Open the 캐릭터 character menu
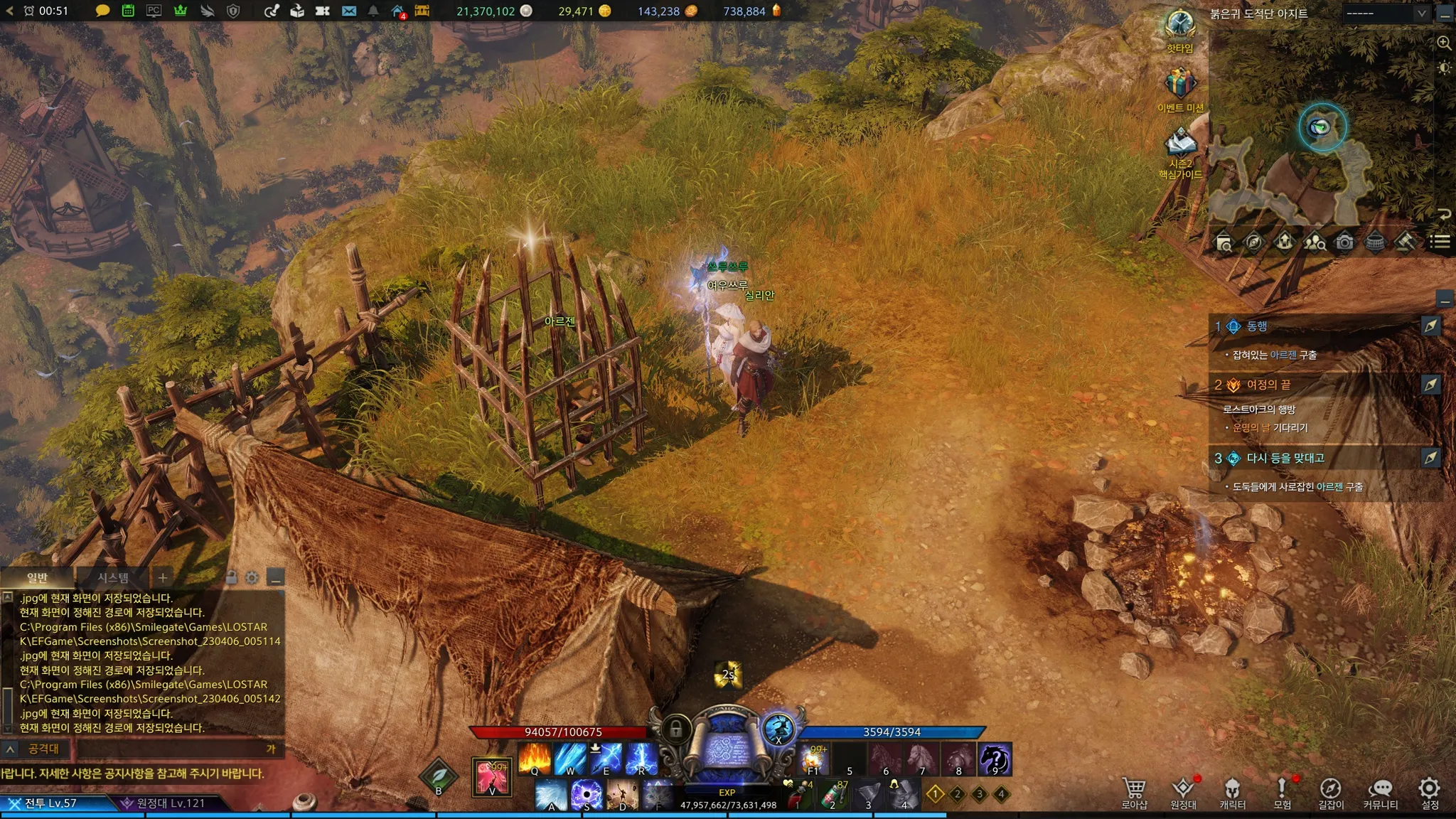 point(1232,792)
